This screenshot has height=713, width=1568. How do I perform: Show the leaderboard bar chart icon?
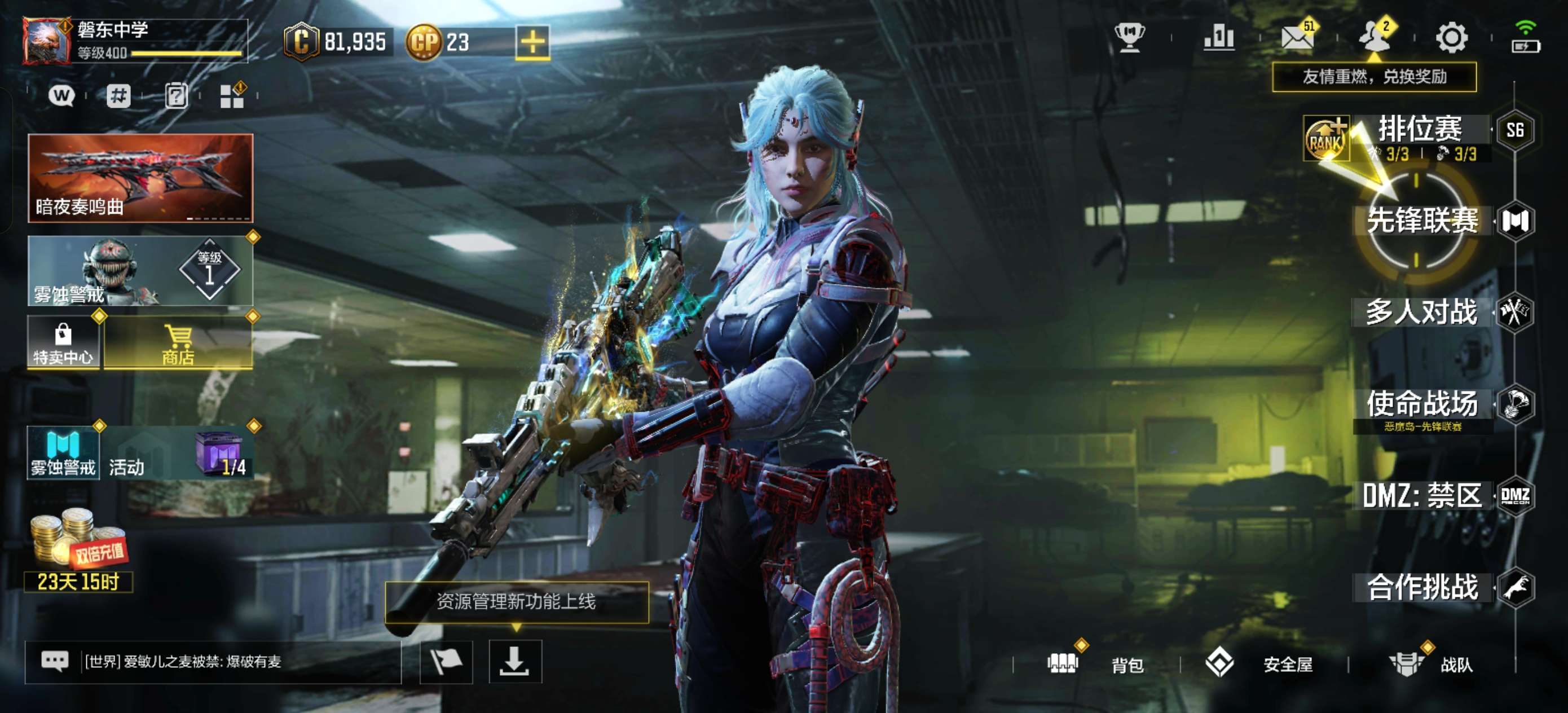(1219, 38)
